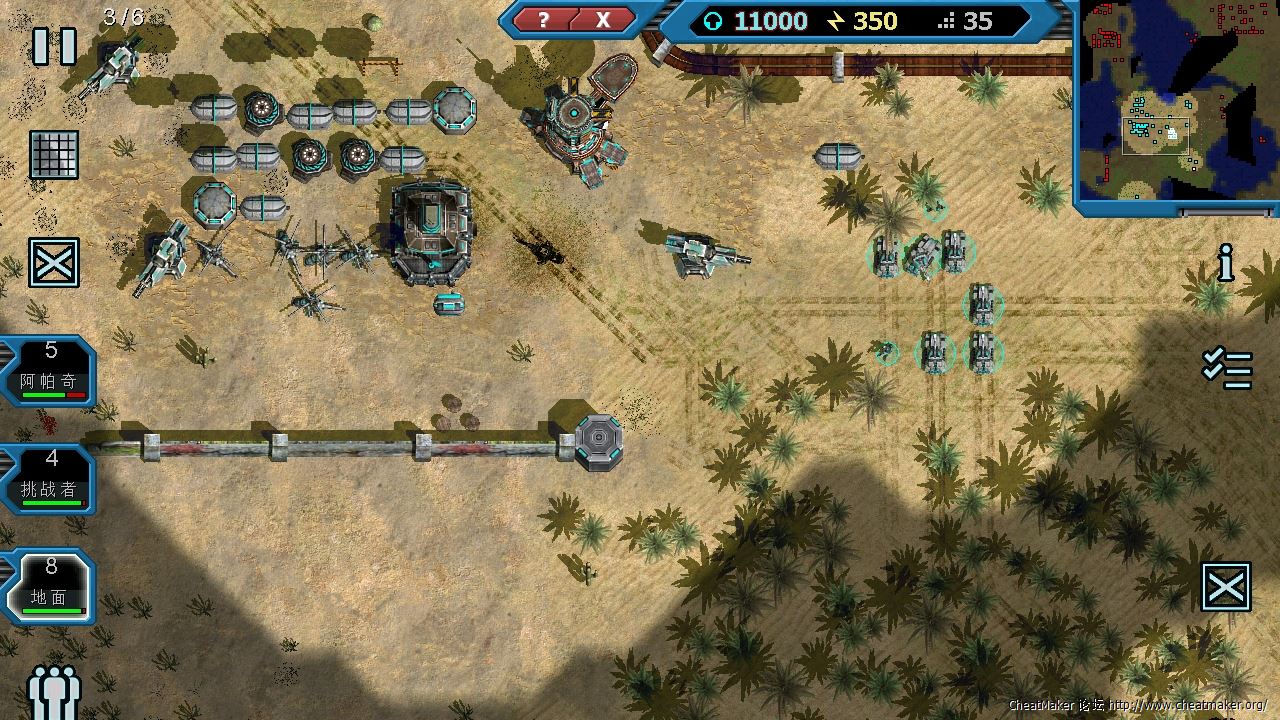Pause the game
Viewport: 1280px width, 720px height.
click(54, 46)
